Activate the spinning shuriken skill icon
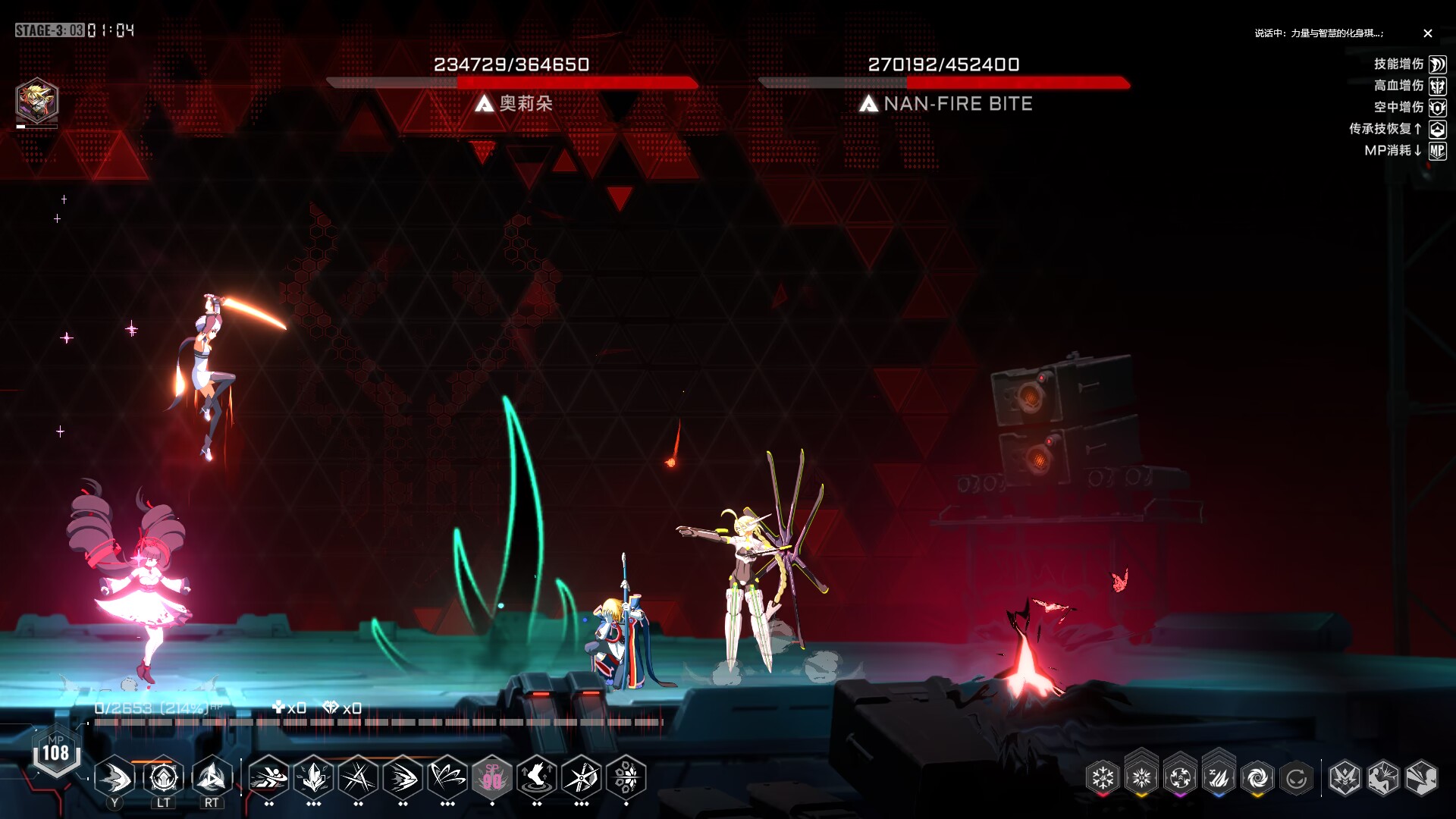Viewport: 1456px width, 819px height. point(582,777)
